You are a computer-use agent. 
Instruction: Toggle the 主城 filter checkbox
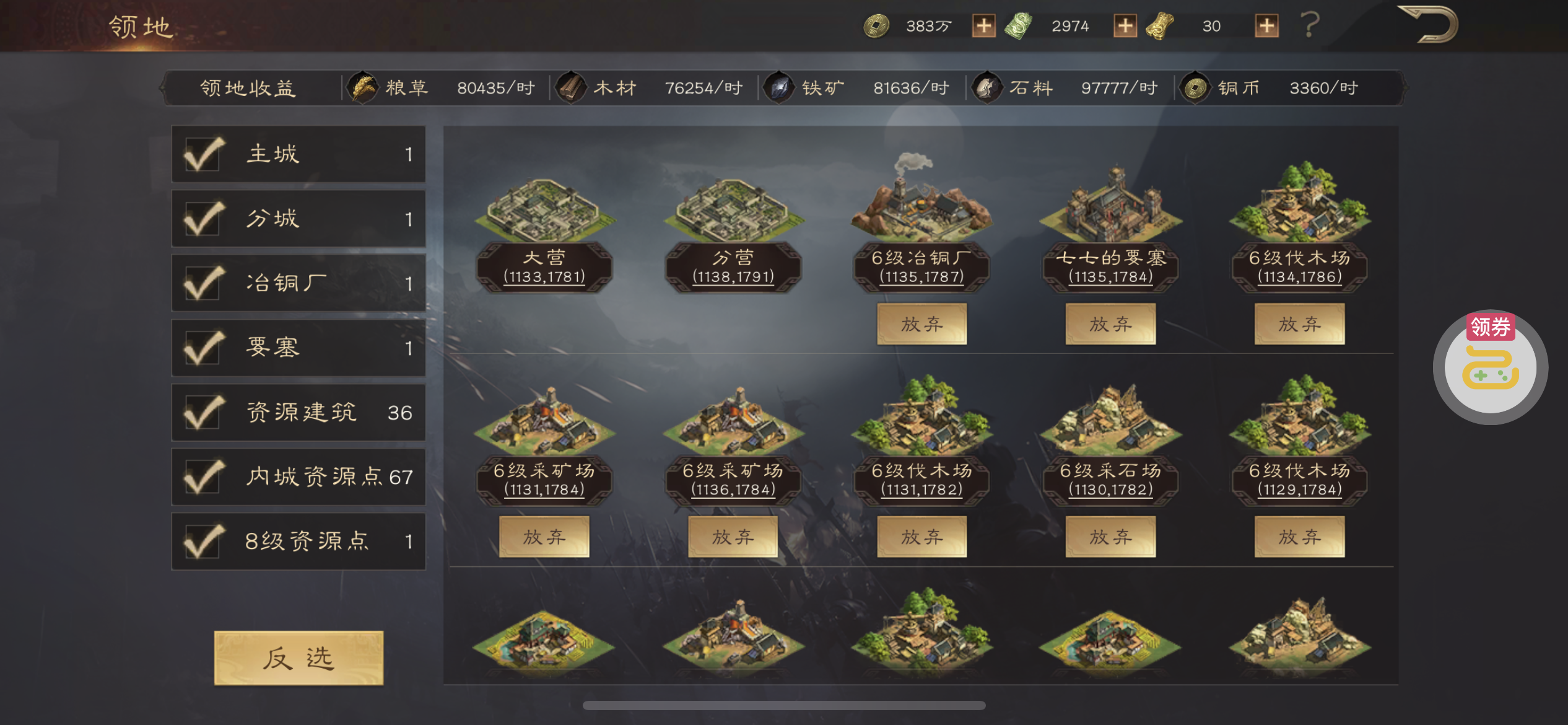(203, 154)
